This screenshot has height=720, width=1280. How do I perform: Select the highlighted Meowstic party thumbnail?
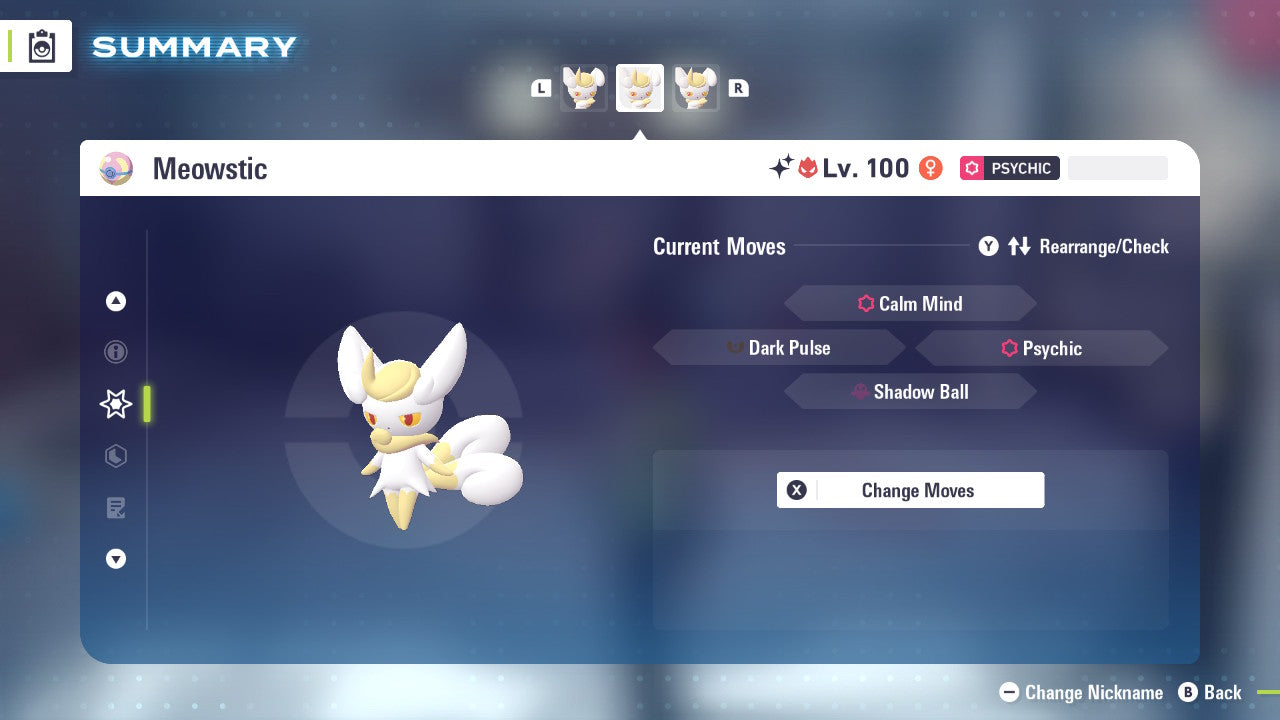coord(639,88)
